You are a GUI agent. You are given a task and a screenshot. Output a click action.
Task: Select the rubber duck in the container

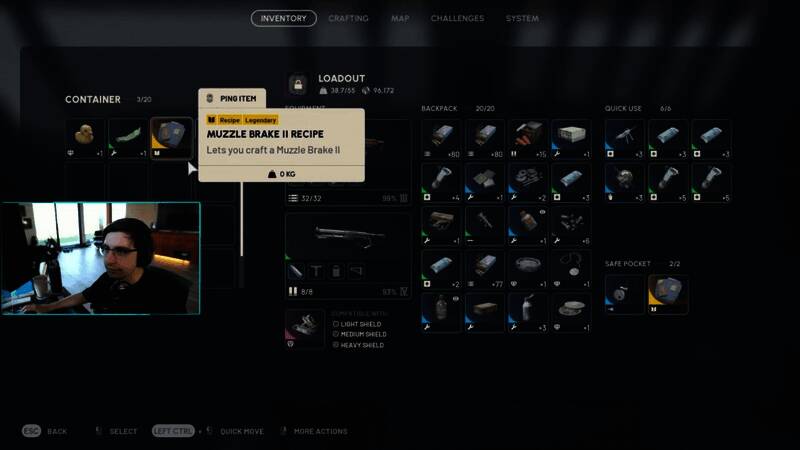(85, 139)
